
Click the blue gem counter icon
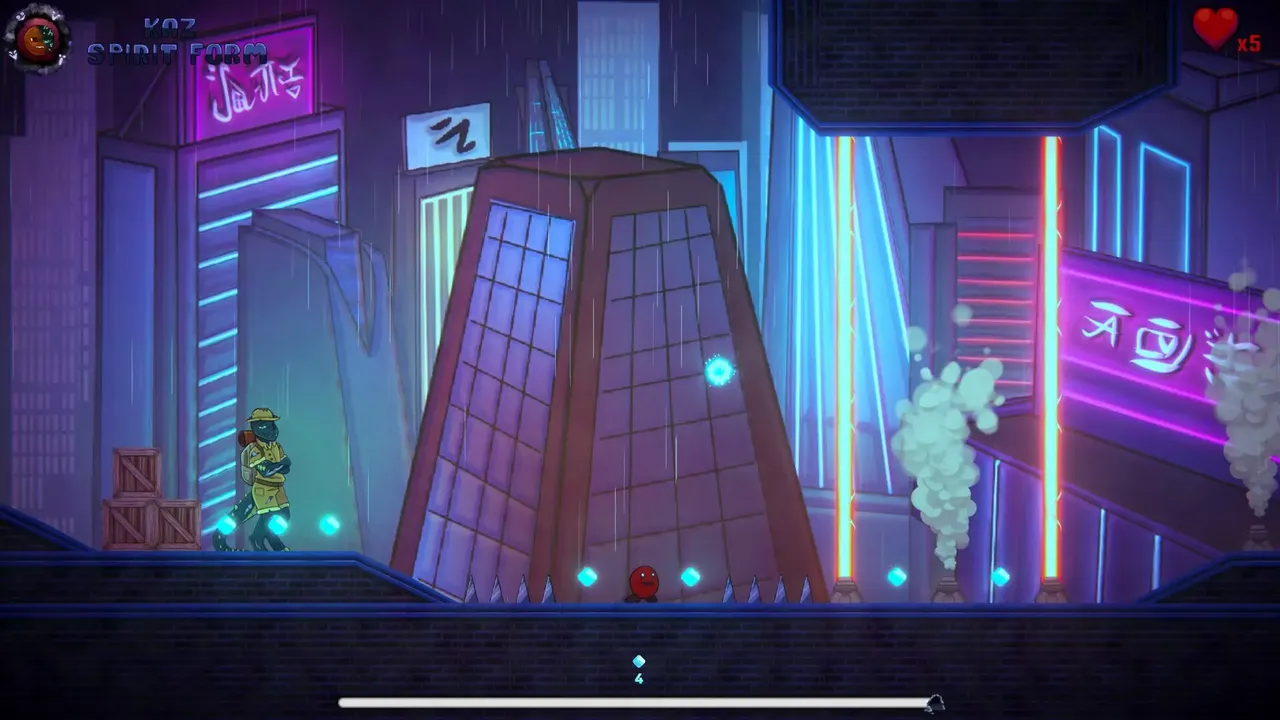click(640, 660)
